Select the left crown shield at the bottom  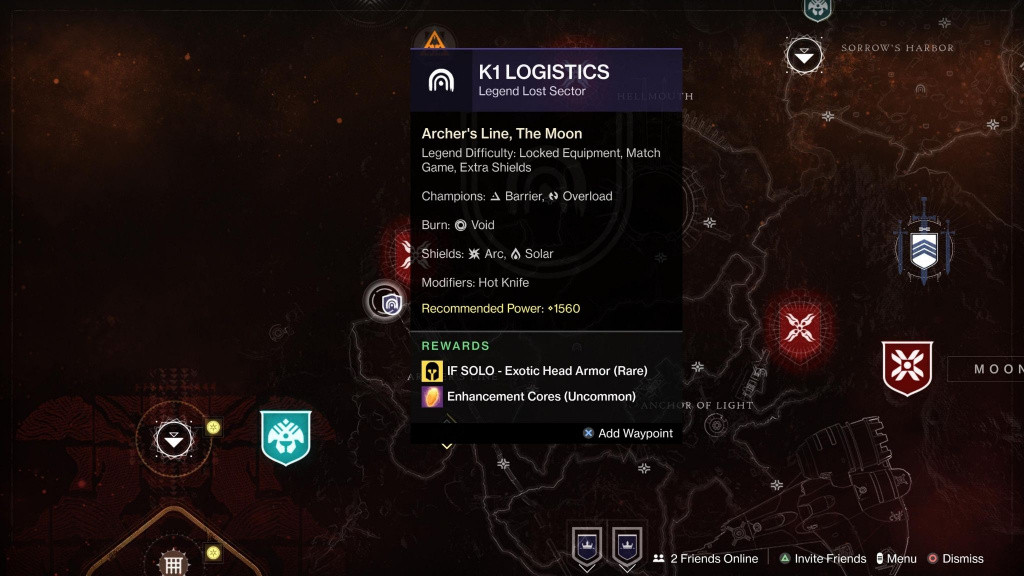586,546
